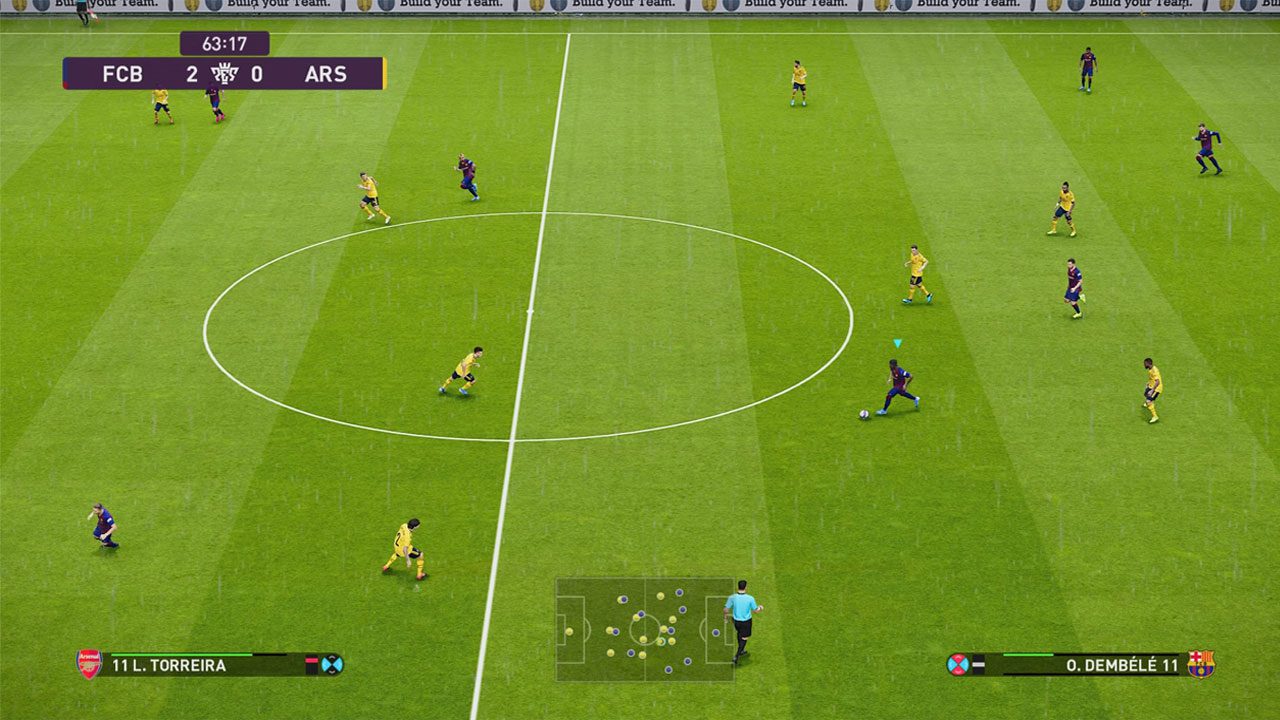Select the ball carrier dot on the radar
1280x720 pixels.
pyautogui.click(x=662, y=641)
